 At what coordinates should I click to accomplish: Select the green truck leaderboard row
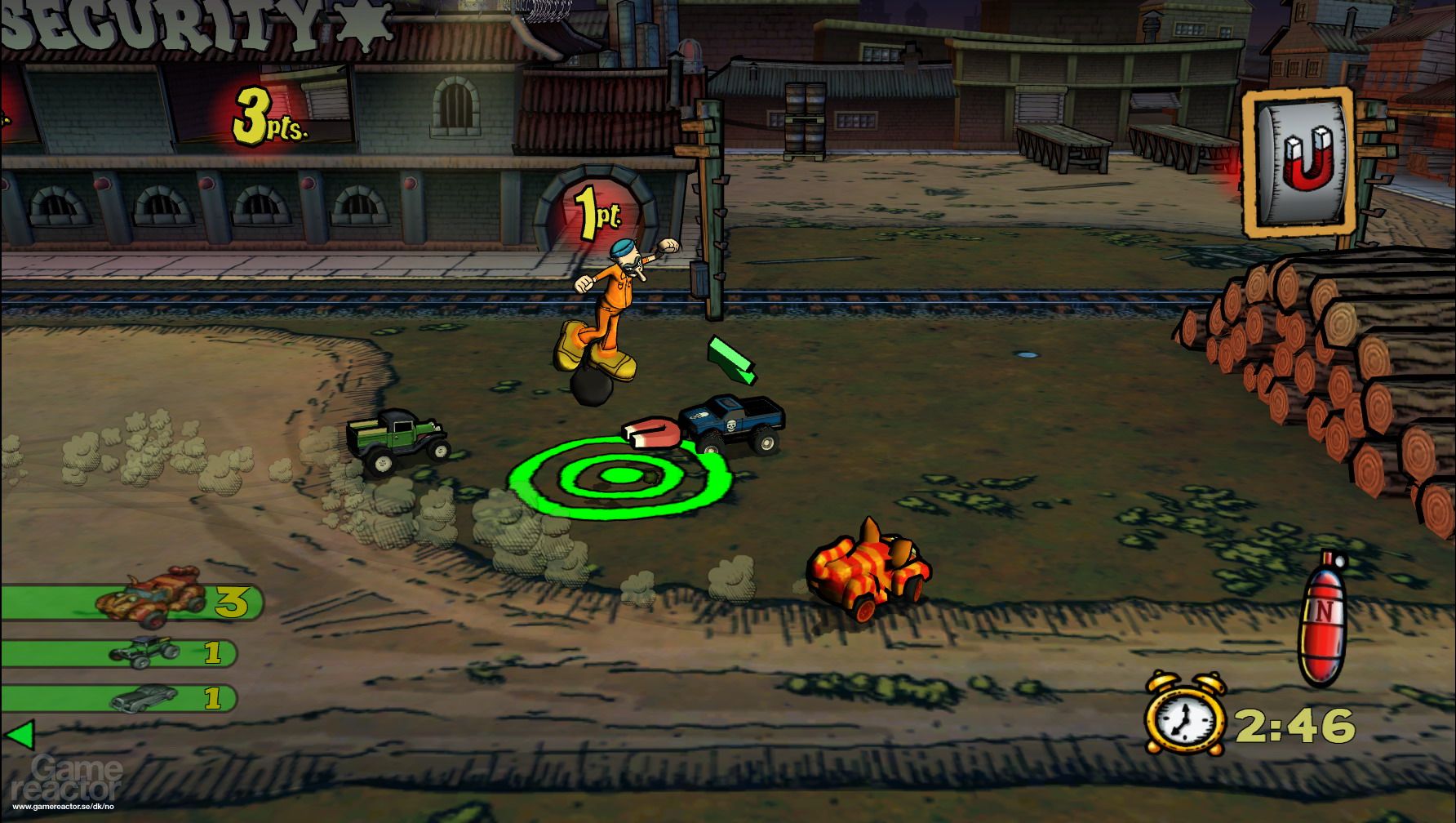coord(118,653)
